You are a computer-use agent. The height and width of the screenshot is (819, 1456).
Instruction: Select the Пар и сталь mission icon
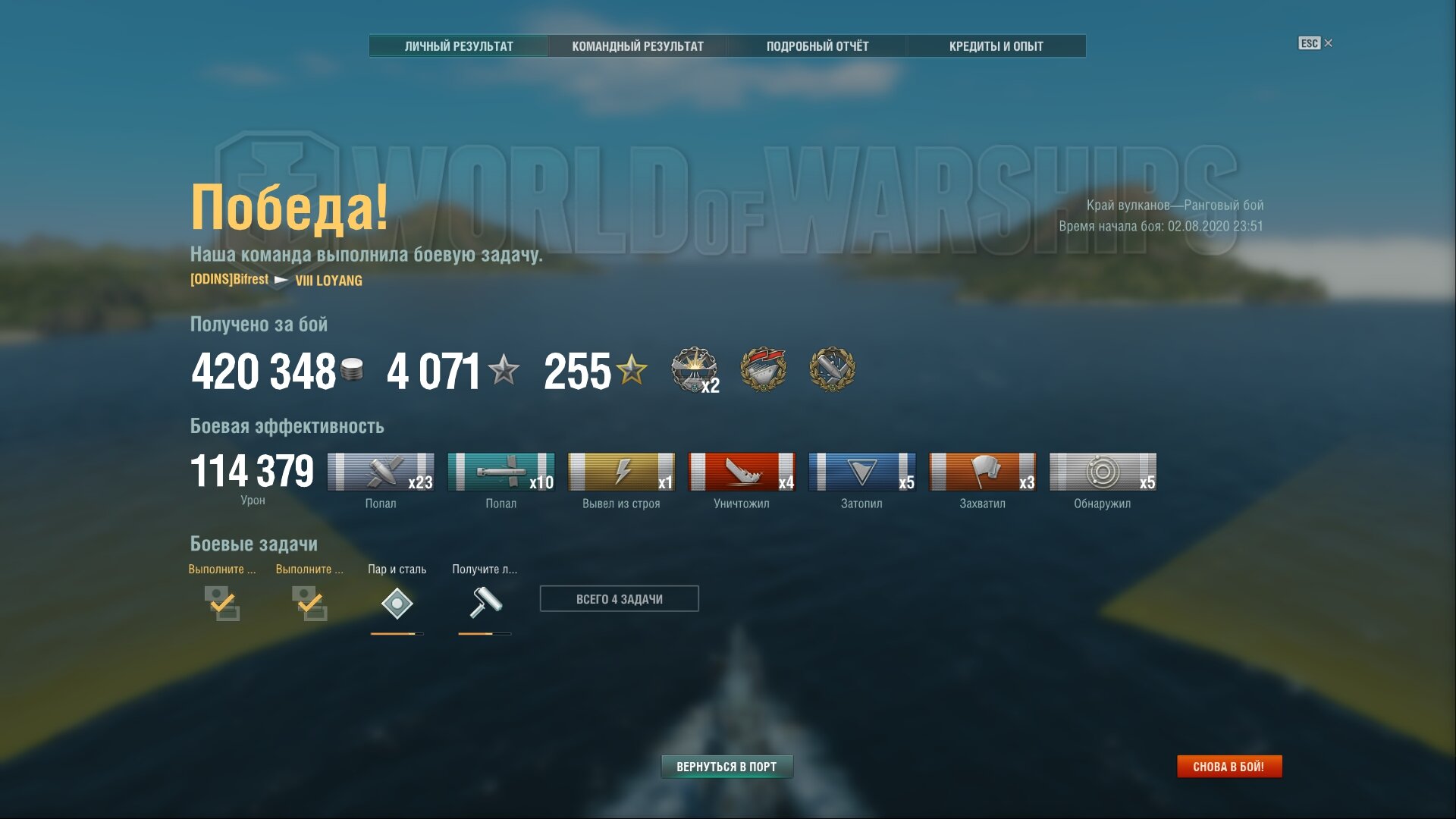397,604
